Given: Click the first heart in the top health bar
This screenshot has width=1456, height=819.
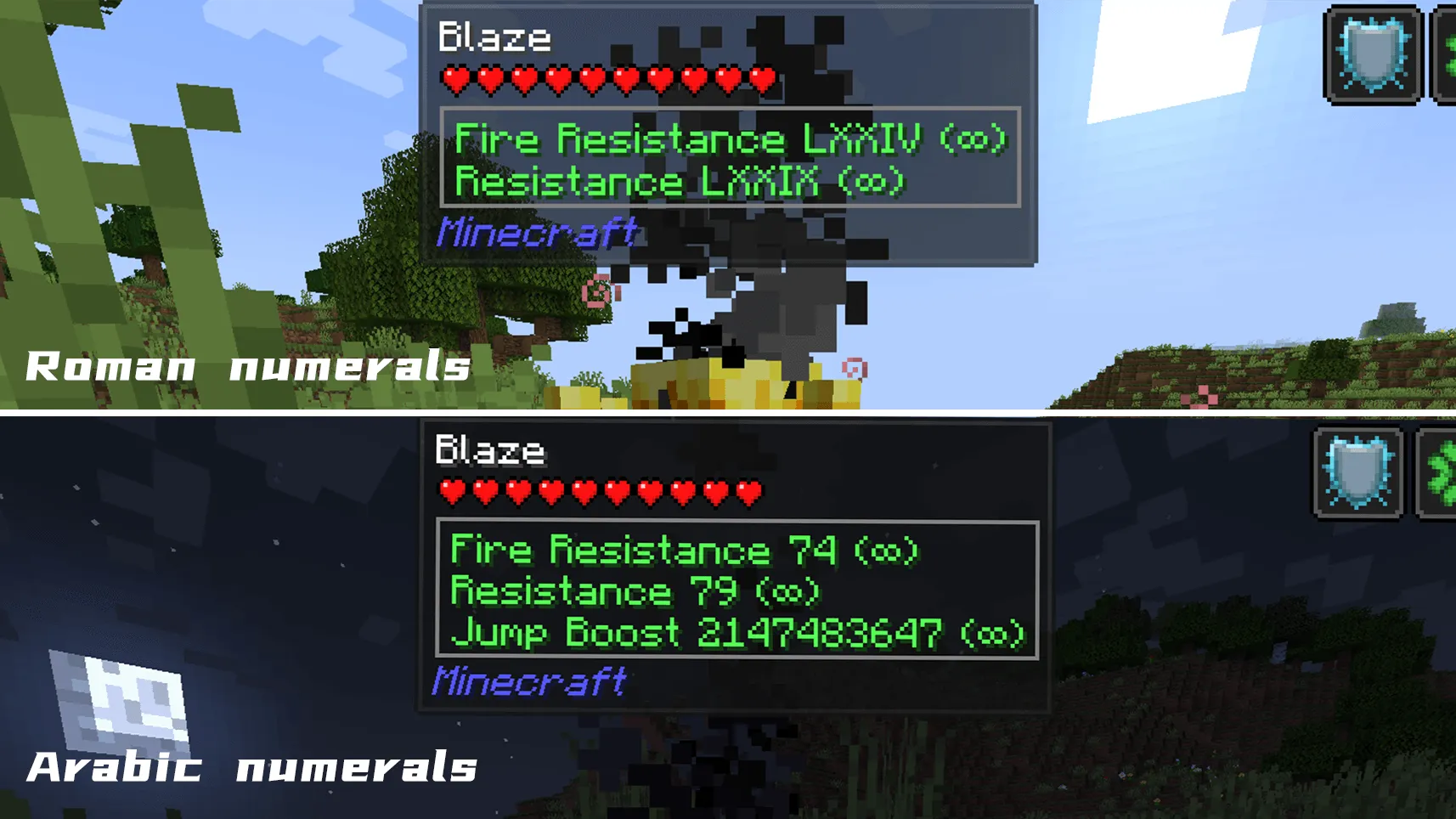Looking at the screenshot, I should click(x=455, y=79).
